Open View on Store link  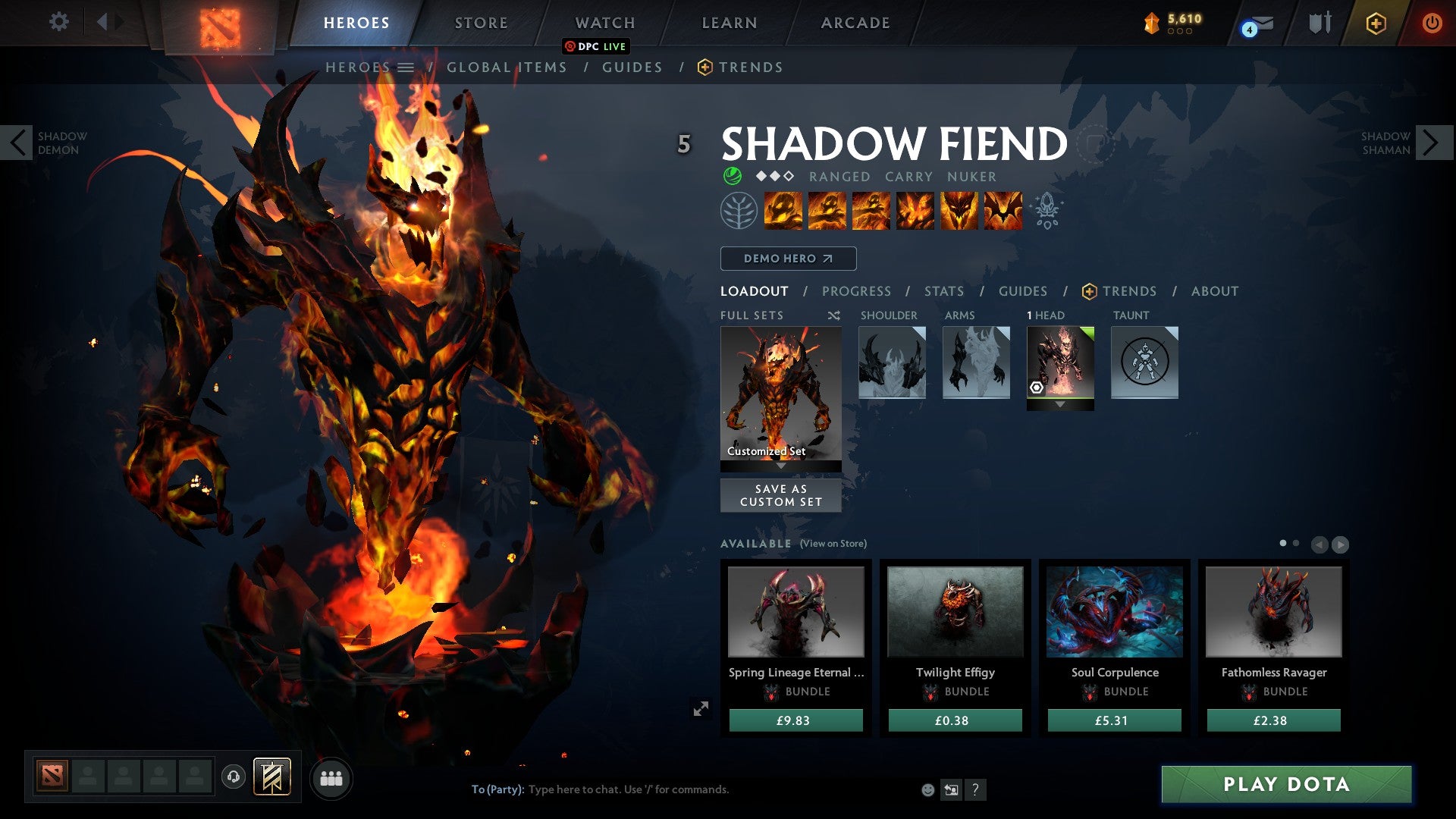833,544
